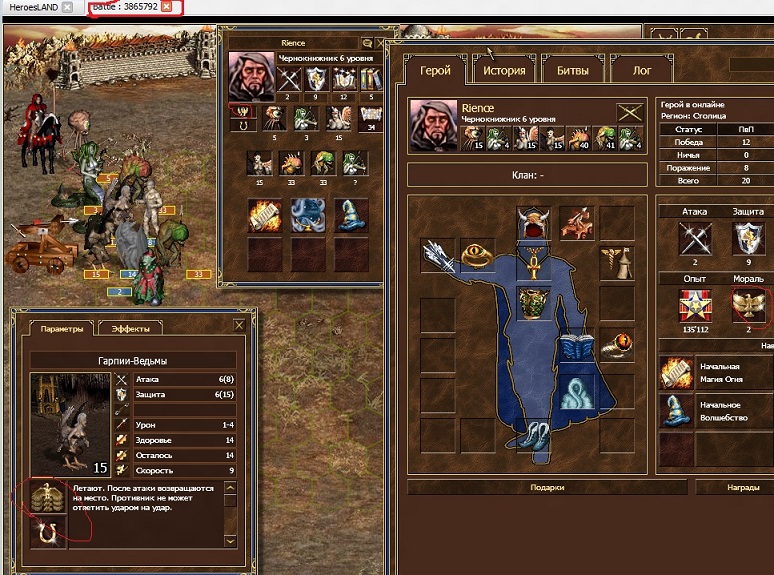
Task: Close the Гарпии-Ведьмы unit window
Action: pos(239,325)
